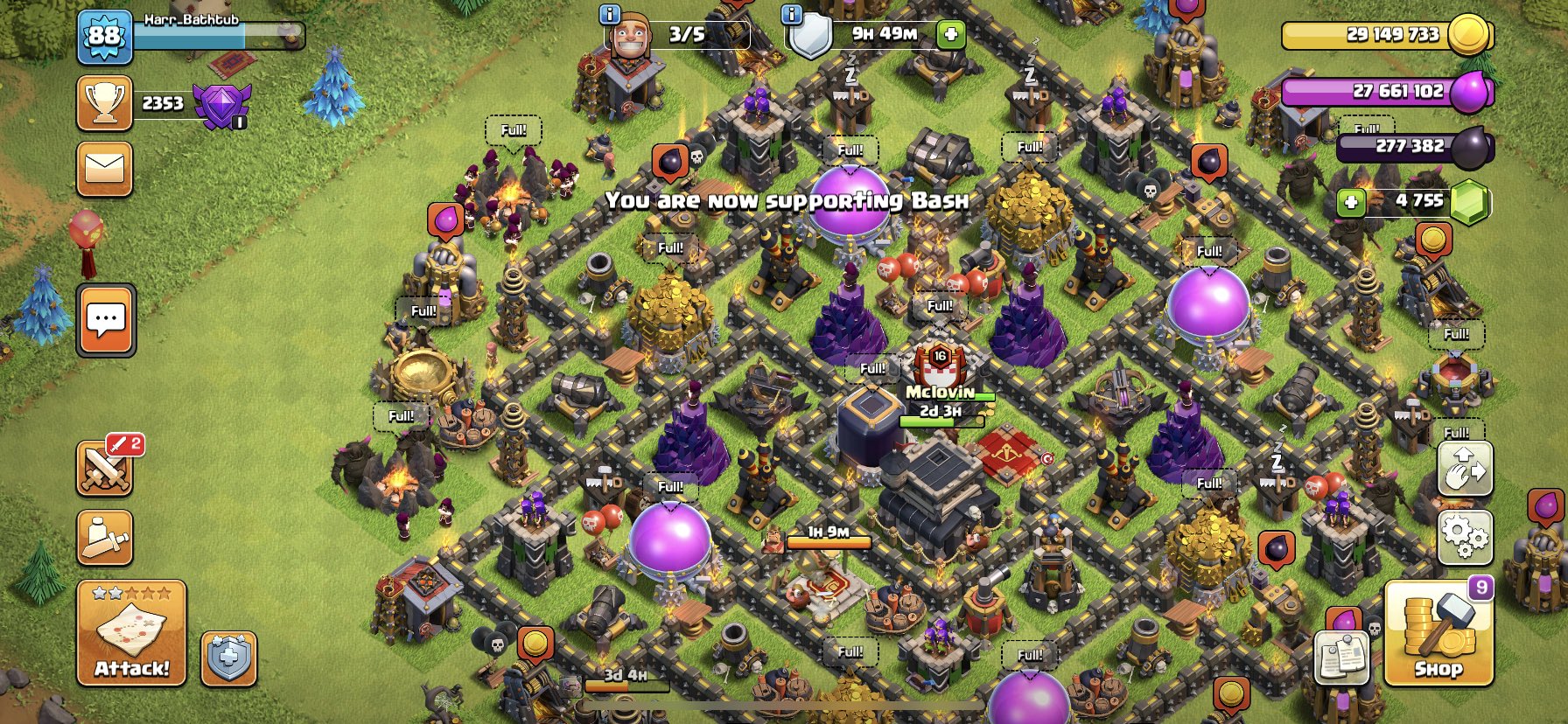View the trophy rankings button
1568x724 pixels.
click(105, 103)
